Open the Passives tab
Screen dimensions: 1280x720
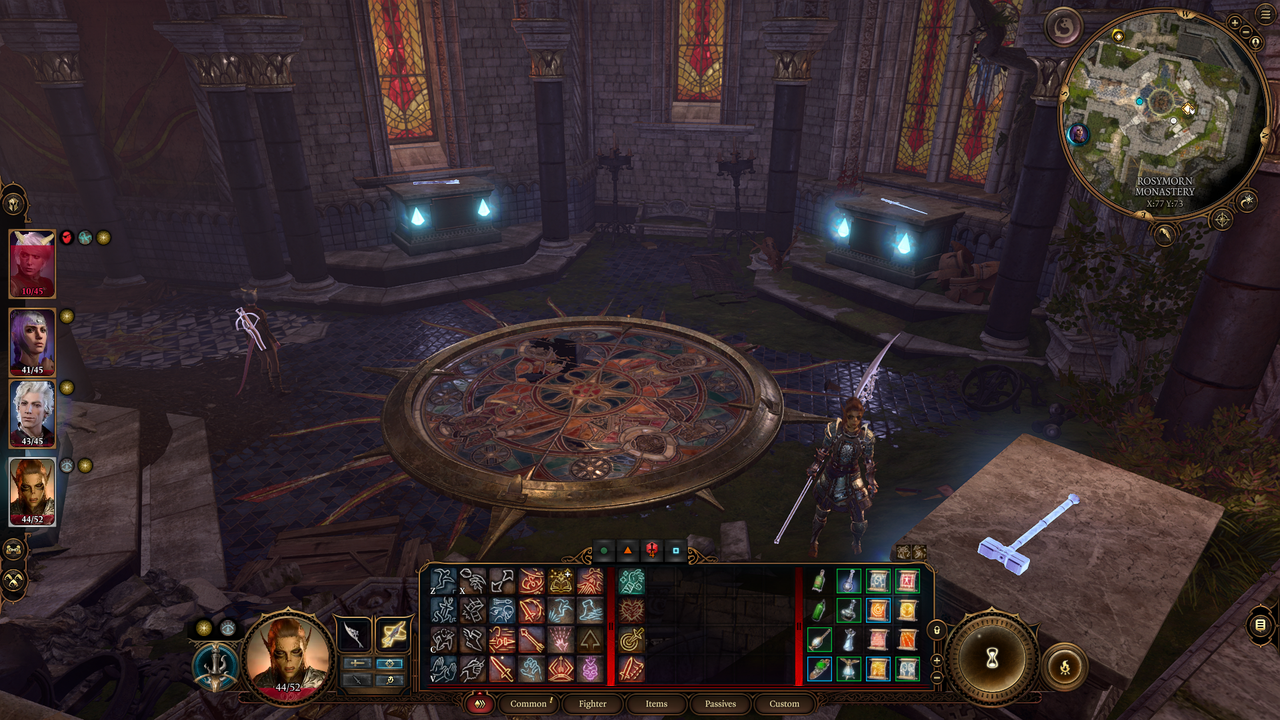point(719,704)
